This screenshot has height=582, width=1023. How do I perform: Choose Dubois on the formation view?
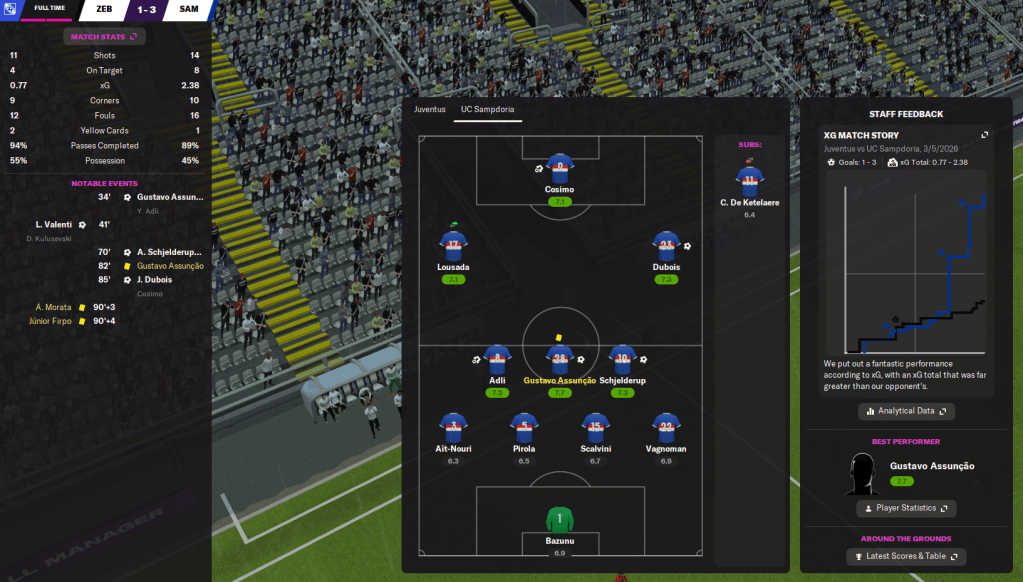pos(666,246)
